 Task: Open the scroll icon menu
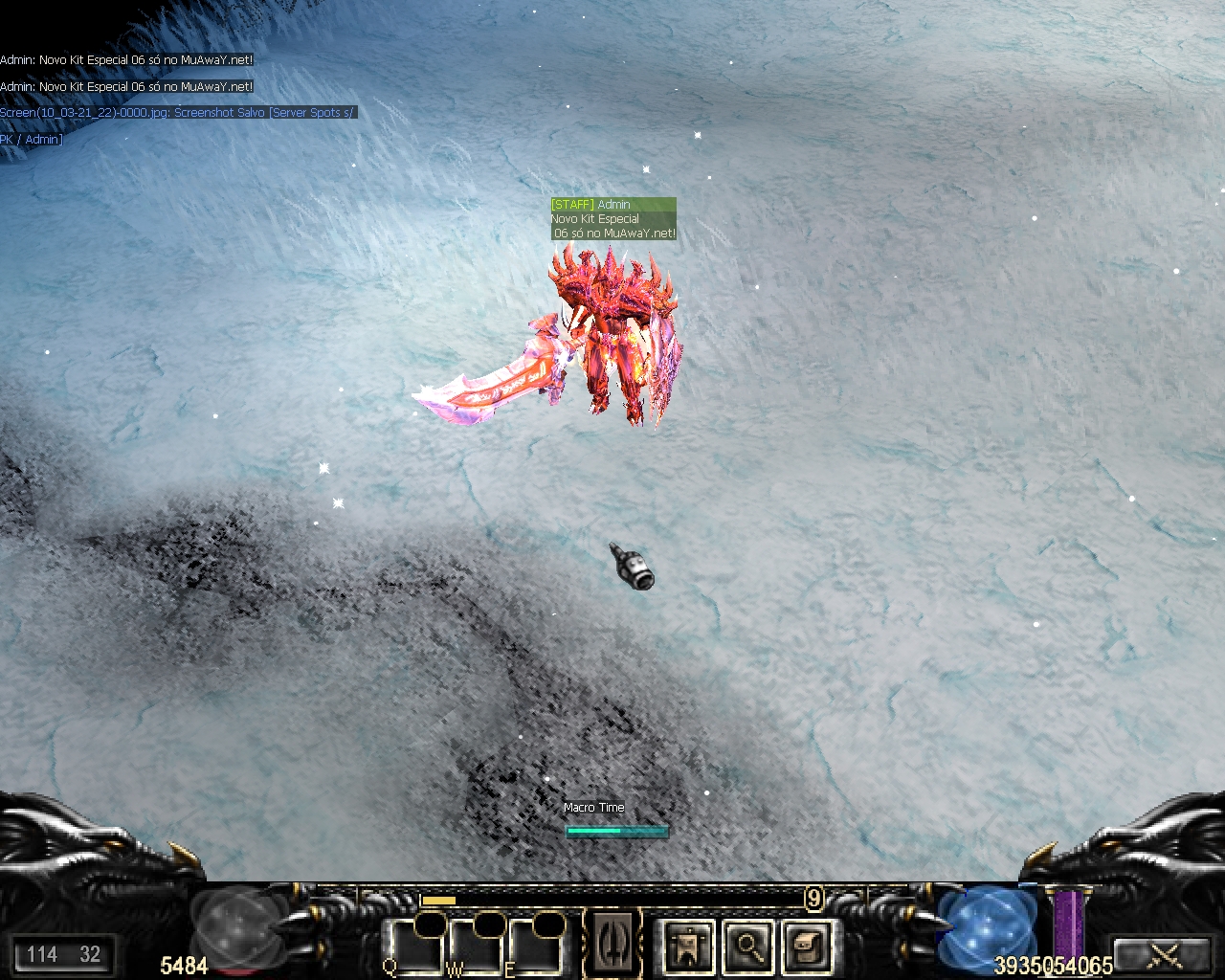(807, 947)
